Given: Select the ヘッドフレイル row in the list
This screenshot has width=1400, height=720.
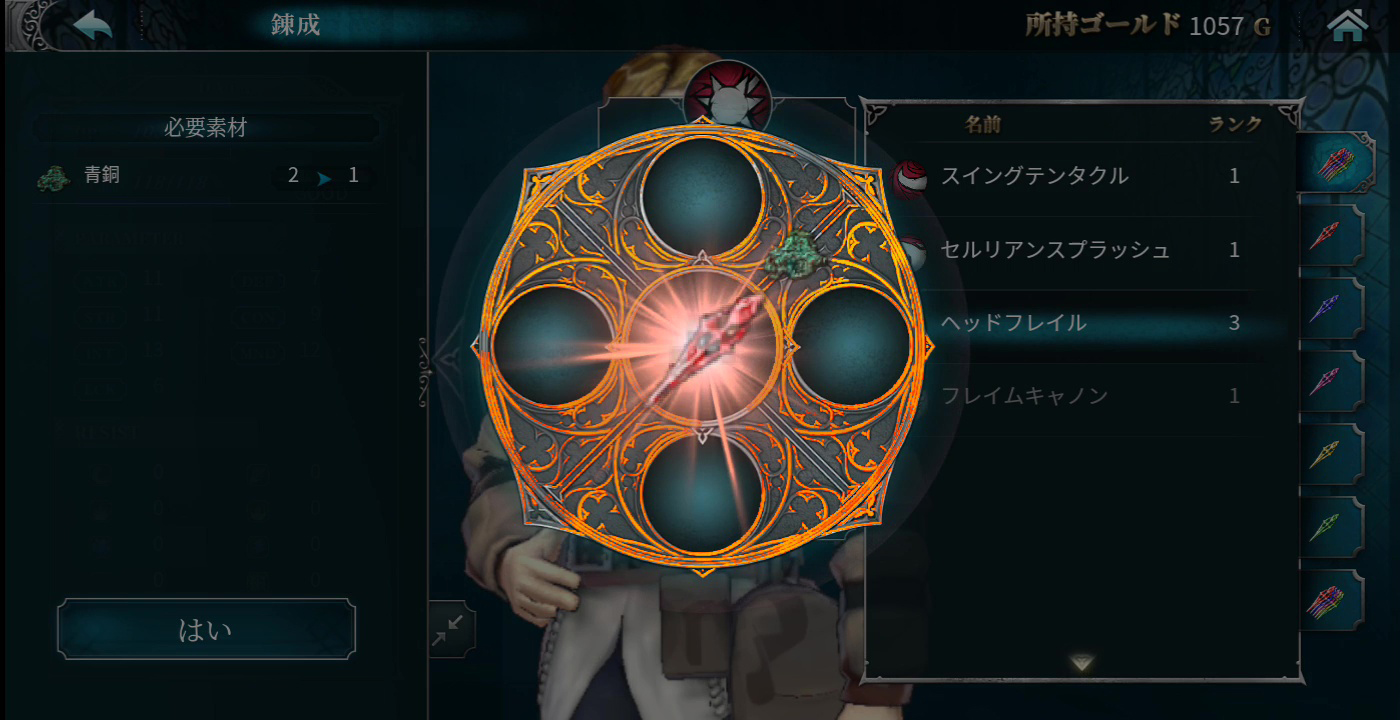Looking at the screenshot, I should (1080, 323).
